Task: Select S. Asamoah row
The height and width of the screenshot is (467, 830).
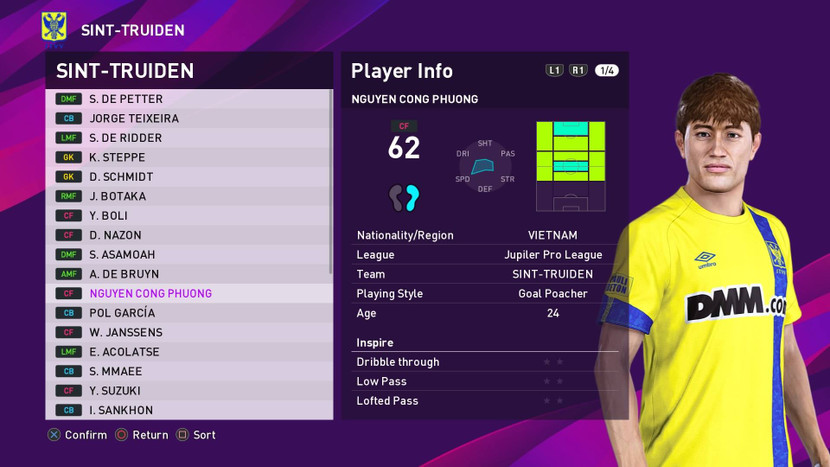Action: [x=190, y=255]
